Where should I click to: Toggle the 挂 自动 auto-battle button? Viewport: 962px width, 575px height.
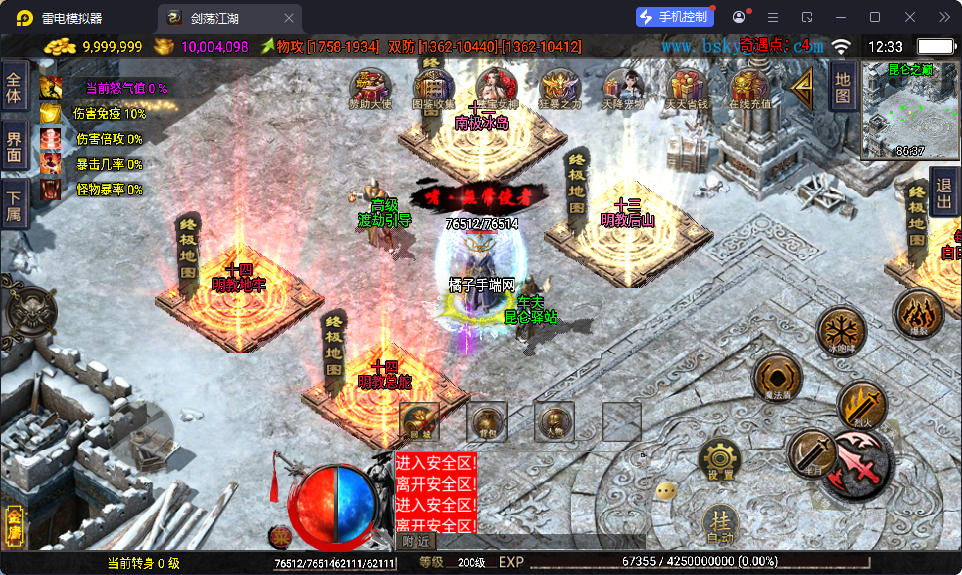pyautogui.click(x=720, y=525)
